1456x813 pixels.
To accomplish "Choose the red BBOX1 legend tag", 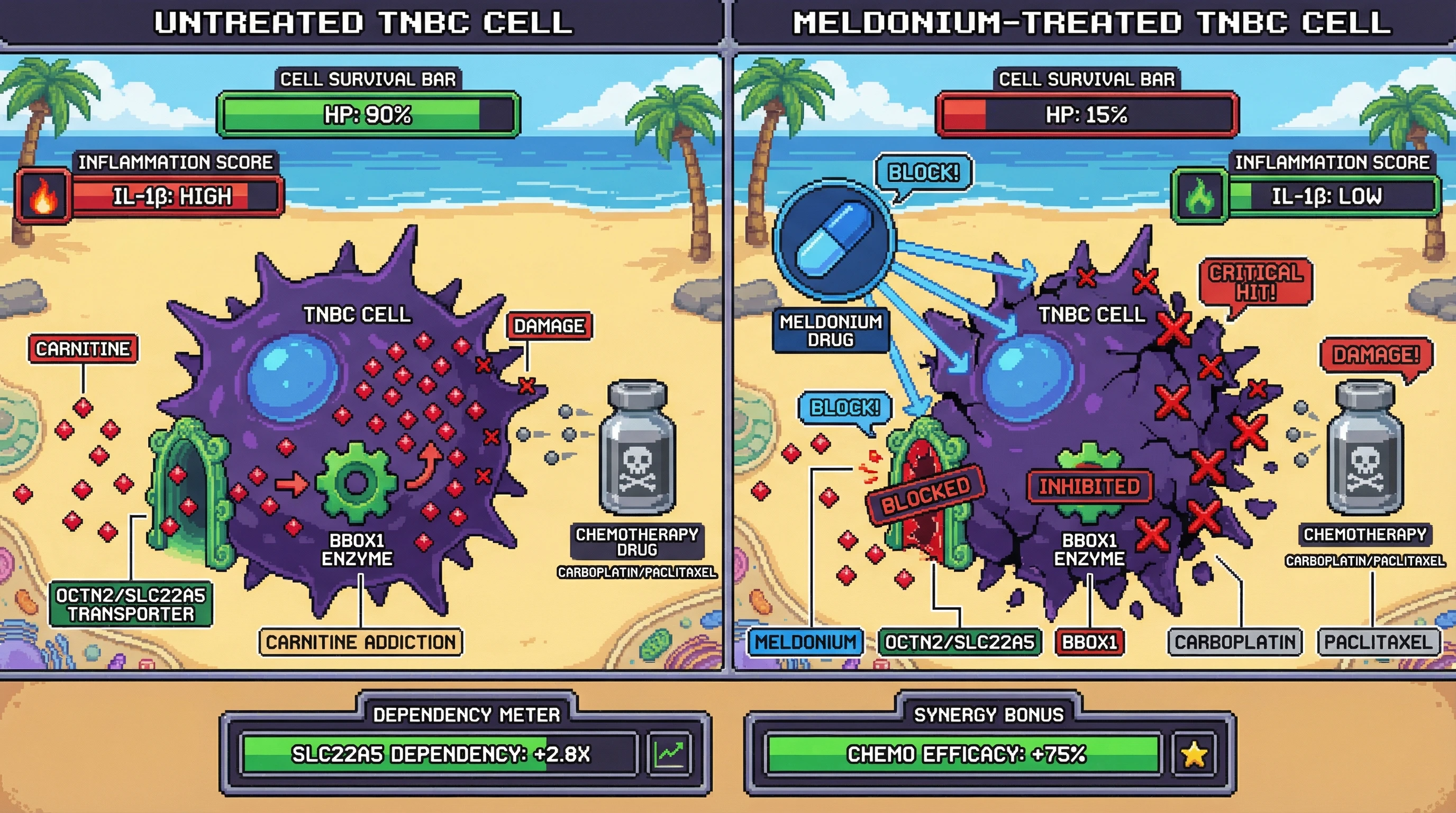I will (1089, 642).
